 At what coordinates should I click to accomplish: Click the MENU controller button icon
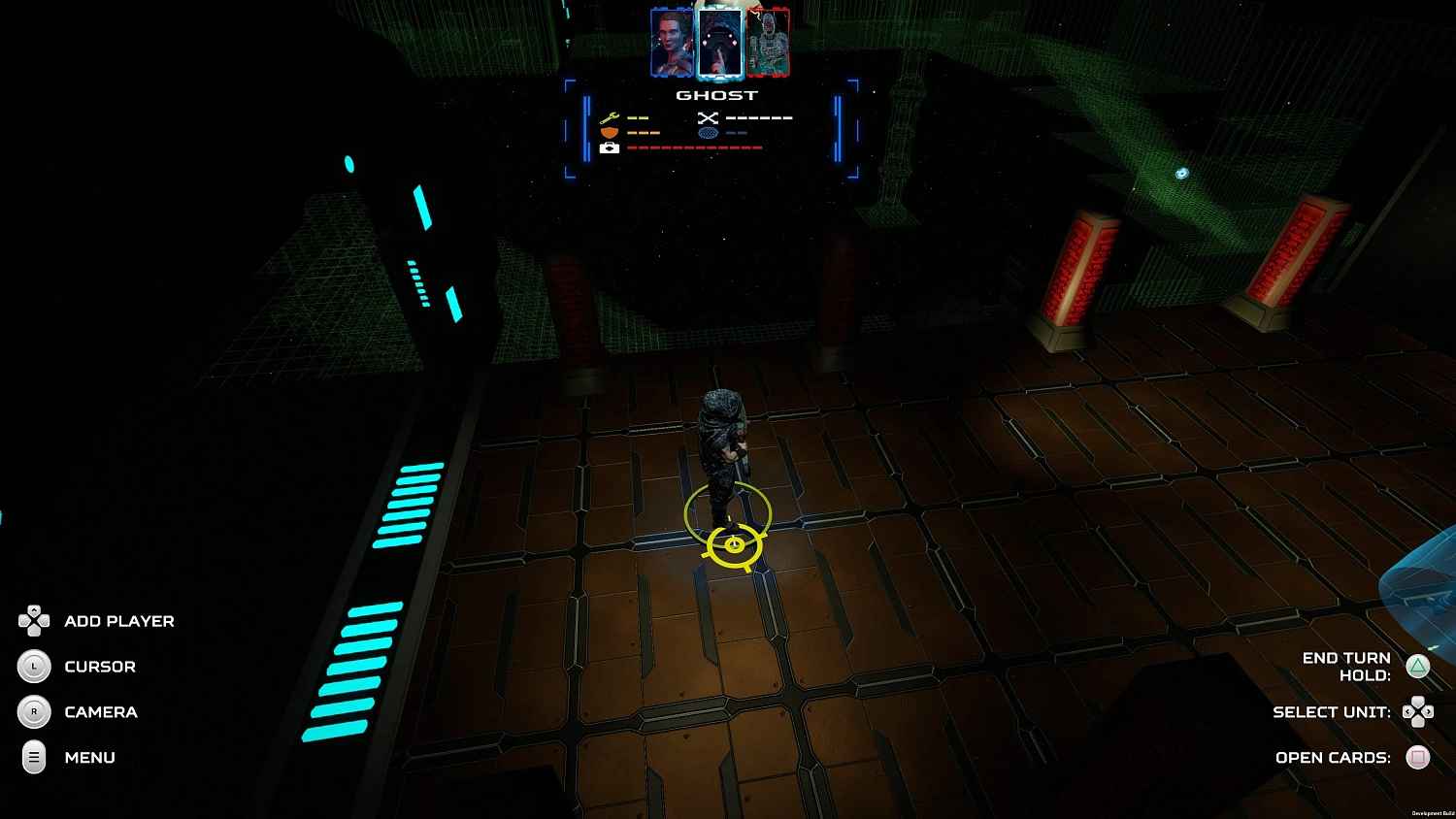pyautogui.click(x=34, y=758)
